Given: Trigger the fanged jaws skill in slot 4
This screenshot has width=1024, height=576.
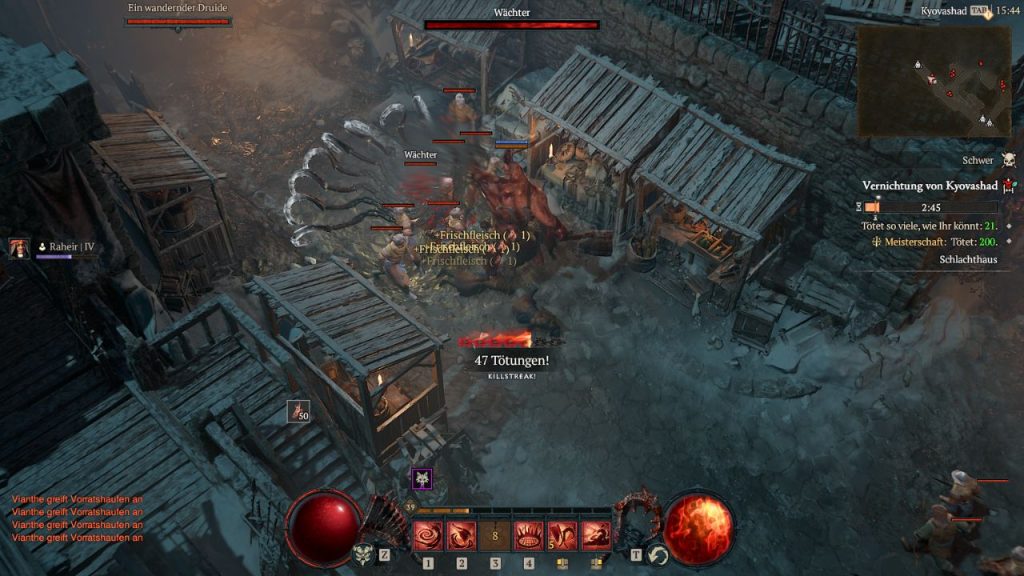Looking at the screenshot, I should 529,536.
